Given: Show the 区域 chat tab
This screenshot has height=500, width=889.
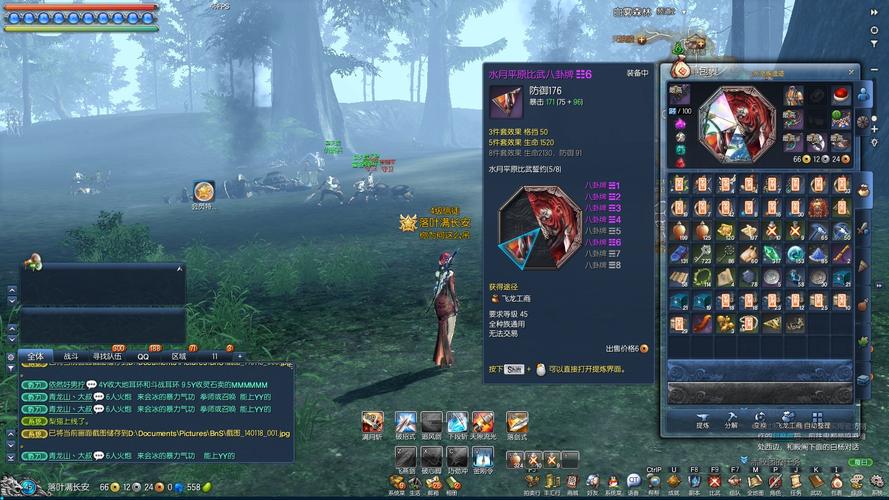Looking at the screenshot, I should [179, 356].
